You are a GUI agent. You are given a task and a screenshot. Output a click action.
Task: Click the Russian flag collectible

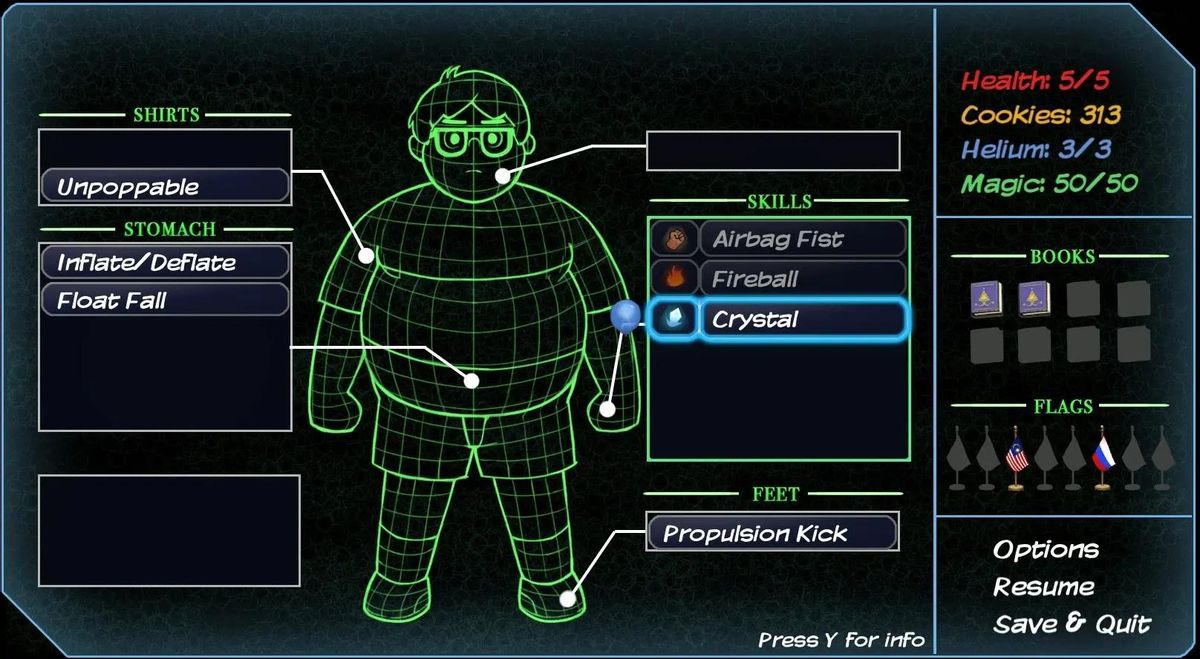pyautogui.click(x=1103, y=458)
